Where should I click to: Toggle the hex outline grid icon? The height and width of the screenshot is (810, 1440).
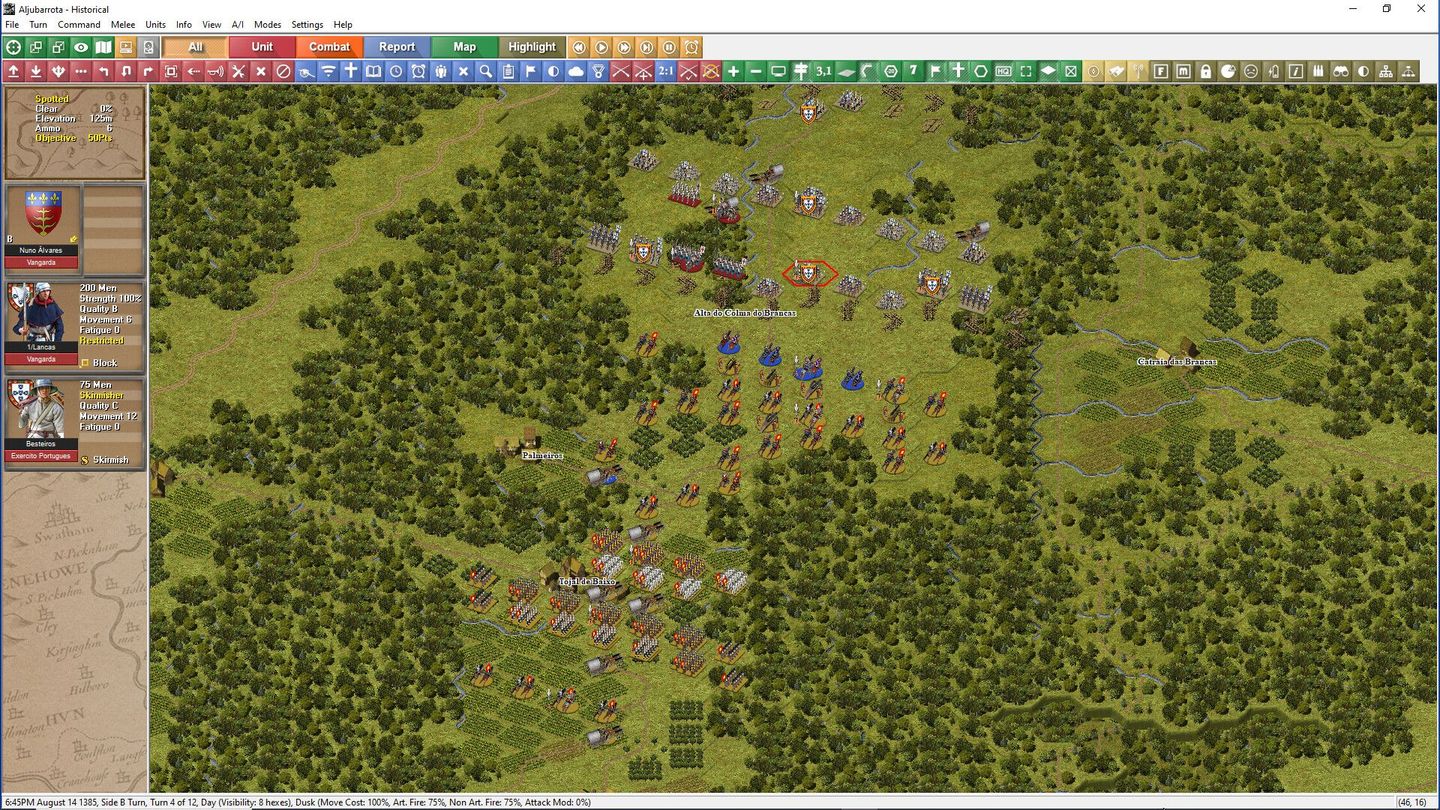pyautogui.click(x=980, y=70)
